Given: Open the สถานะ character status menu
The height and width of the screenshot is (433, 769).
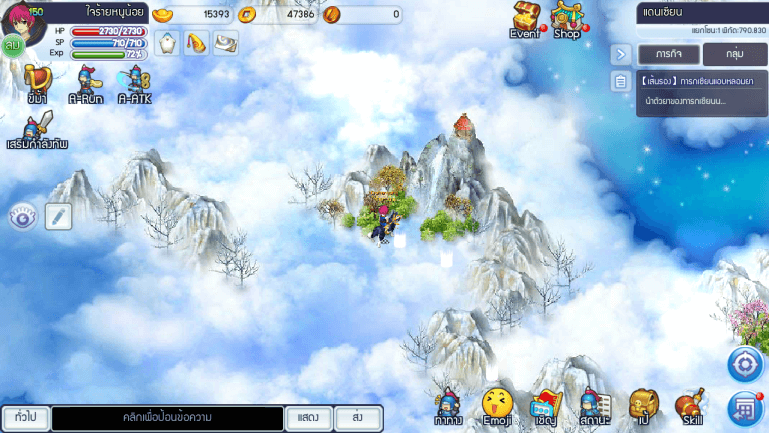Looking at the screenshot, I should [595, 406].
